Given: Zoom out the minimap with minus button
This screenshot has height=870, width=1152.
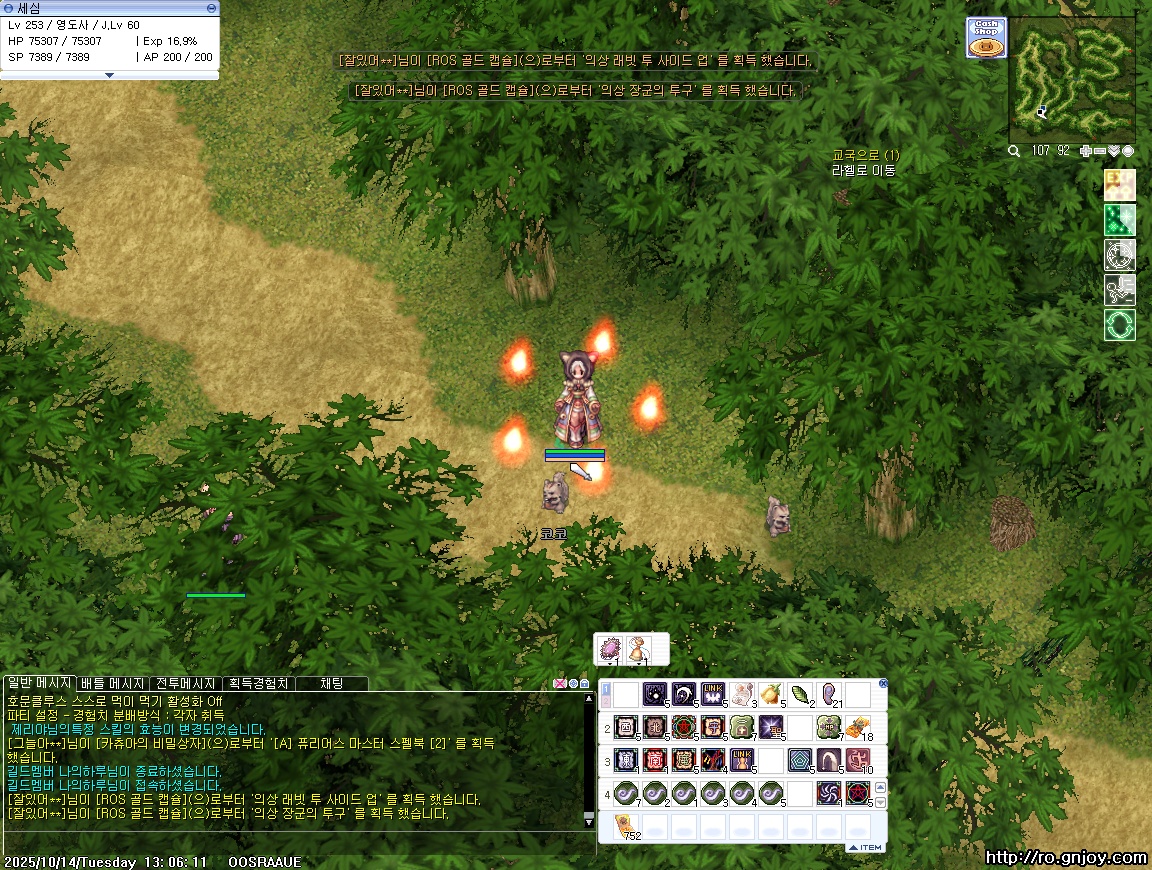Looking at the screenshot, I should point(1100,151).
